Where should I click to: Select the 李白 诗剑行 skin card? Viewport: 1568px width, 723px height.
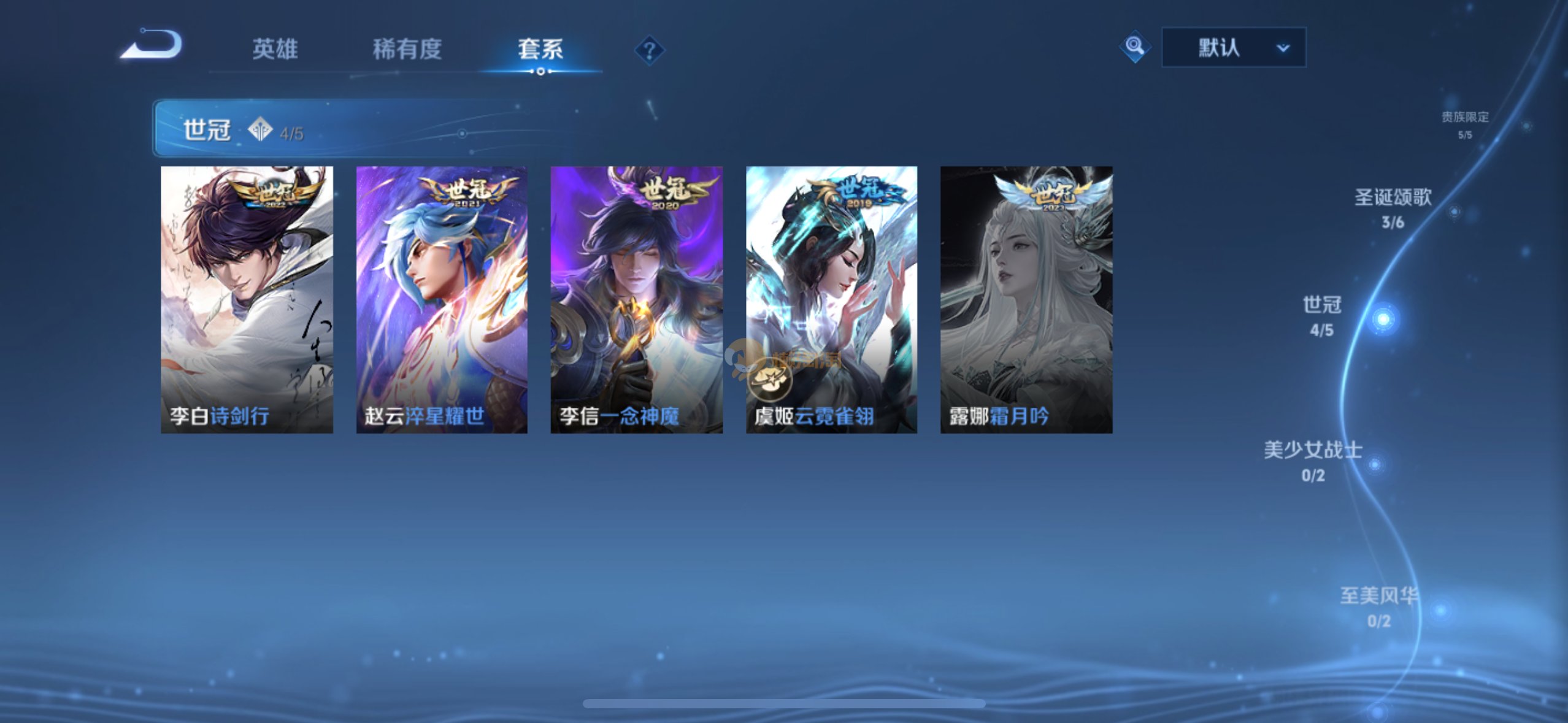coord(247,299)
